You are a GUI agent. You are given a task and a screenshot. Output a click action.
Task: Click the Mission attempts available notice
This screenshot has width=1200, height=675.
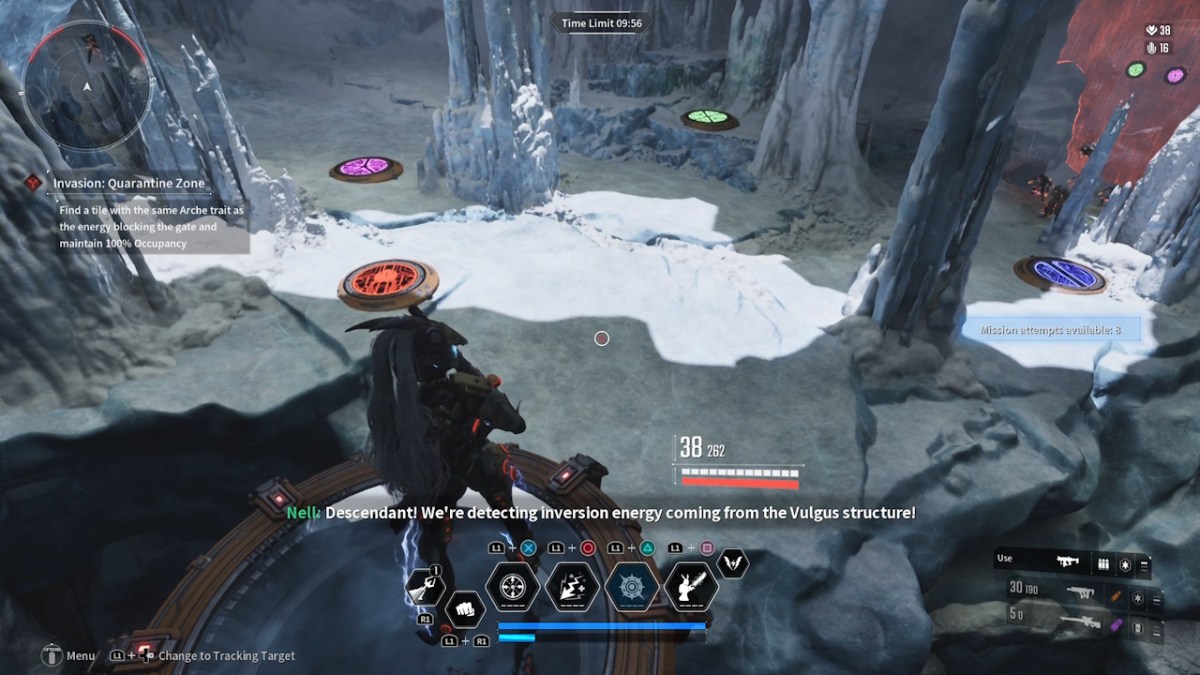coord(1050,329)
